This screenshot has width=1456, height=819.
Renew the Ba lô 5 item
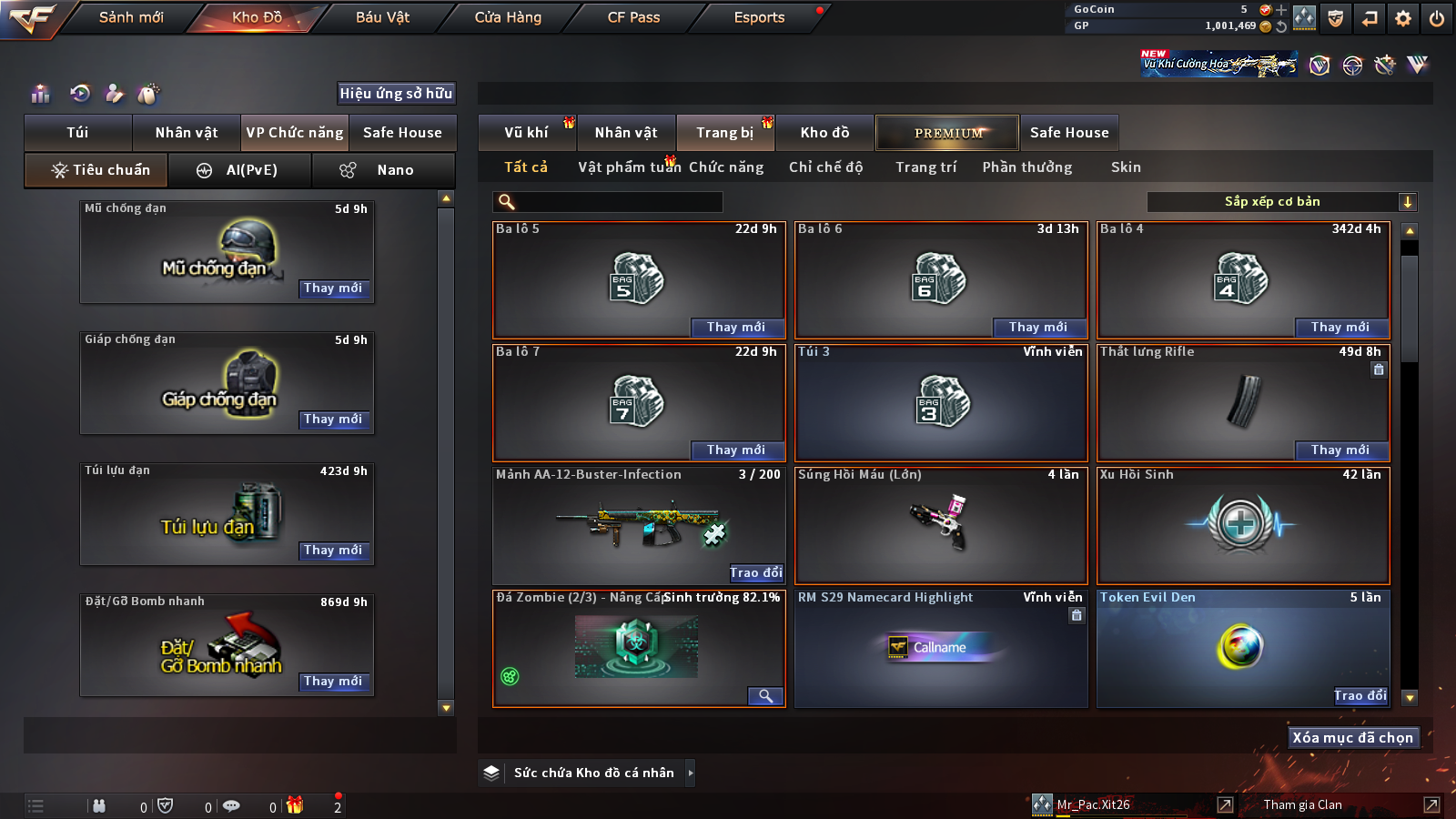(x=735, y=328)
